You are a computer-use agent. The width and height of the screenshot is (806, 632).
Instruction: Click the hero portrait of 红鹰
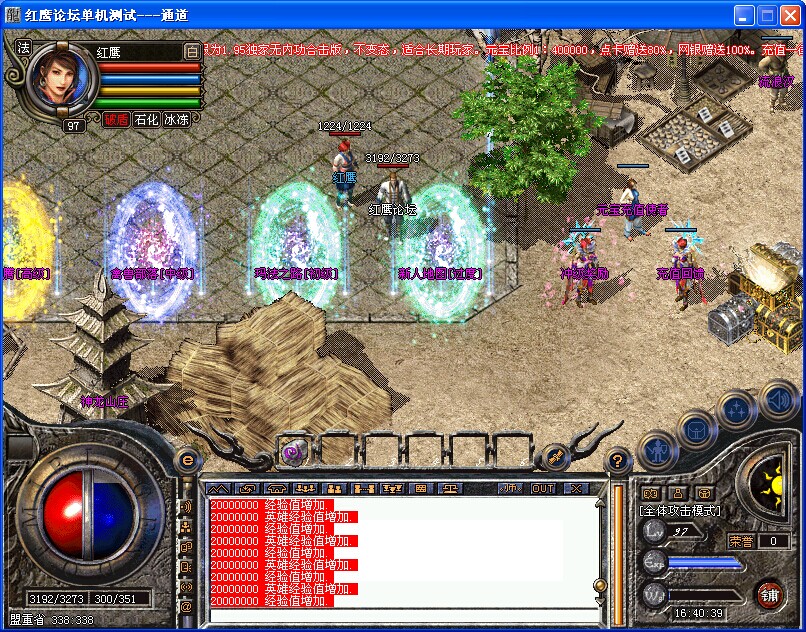pyautogui.click(x=62, y=80)
